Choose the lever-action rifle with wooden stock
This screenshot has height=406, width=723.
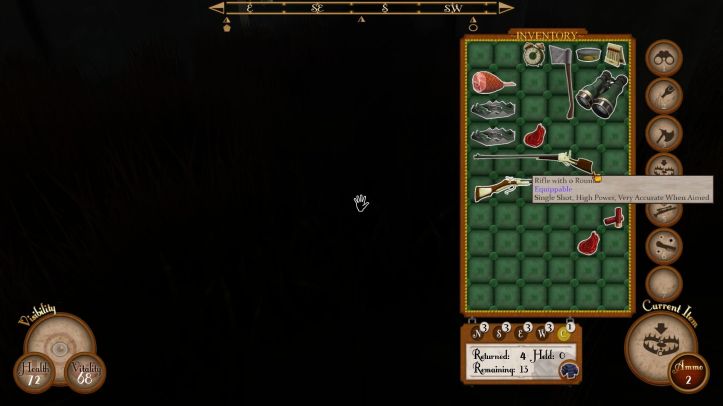point(502,188)
